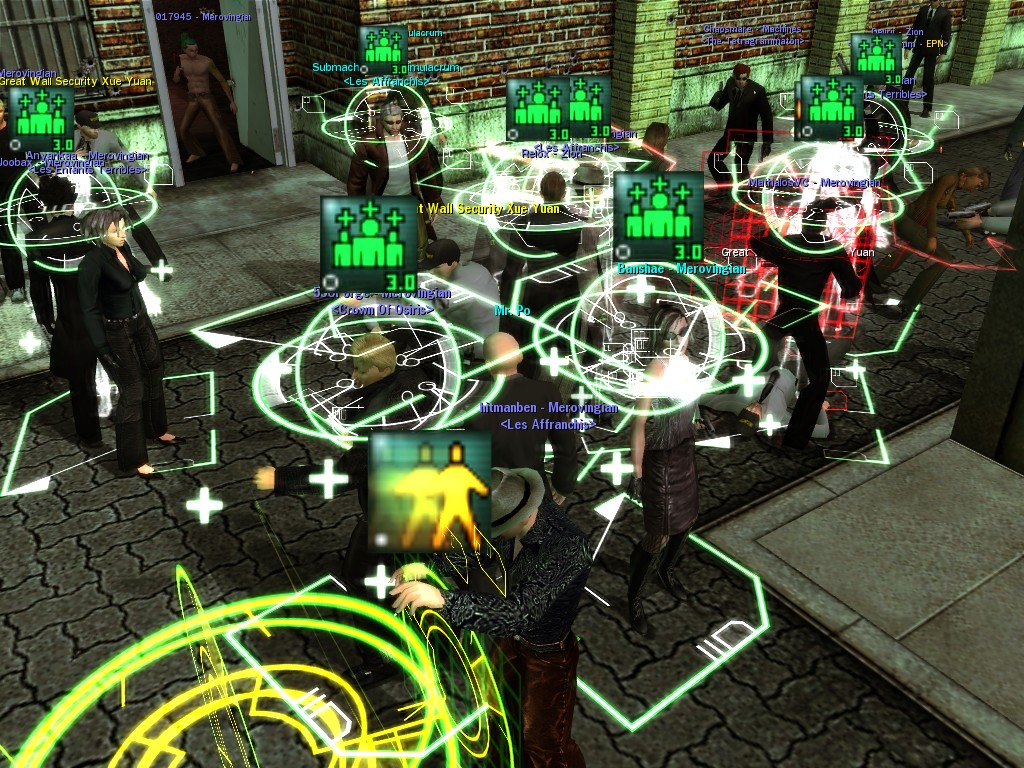This screenshot has height=768, width=1024.
Task: Select the group-heal icon above Anyankaa's name
Action: [x=40, y=119]
